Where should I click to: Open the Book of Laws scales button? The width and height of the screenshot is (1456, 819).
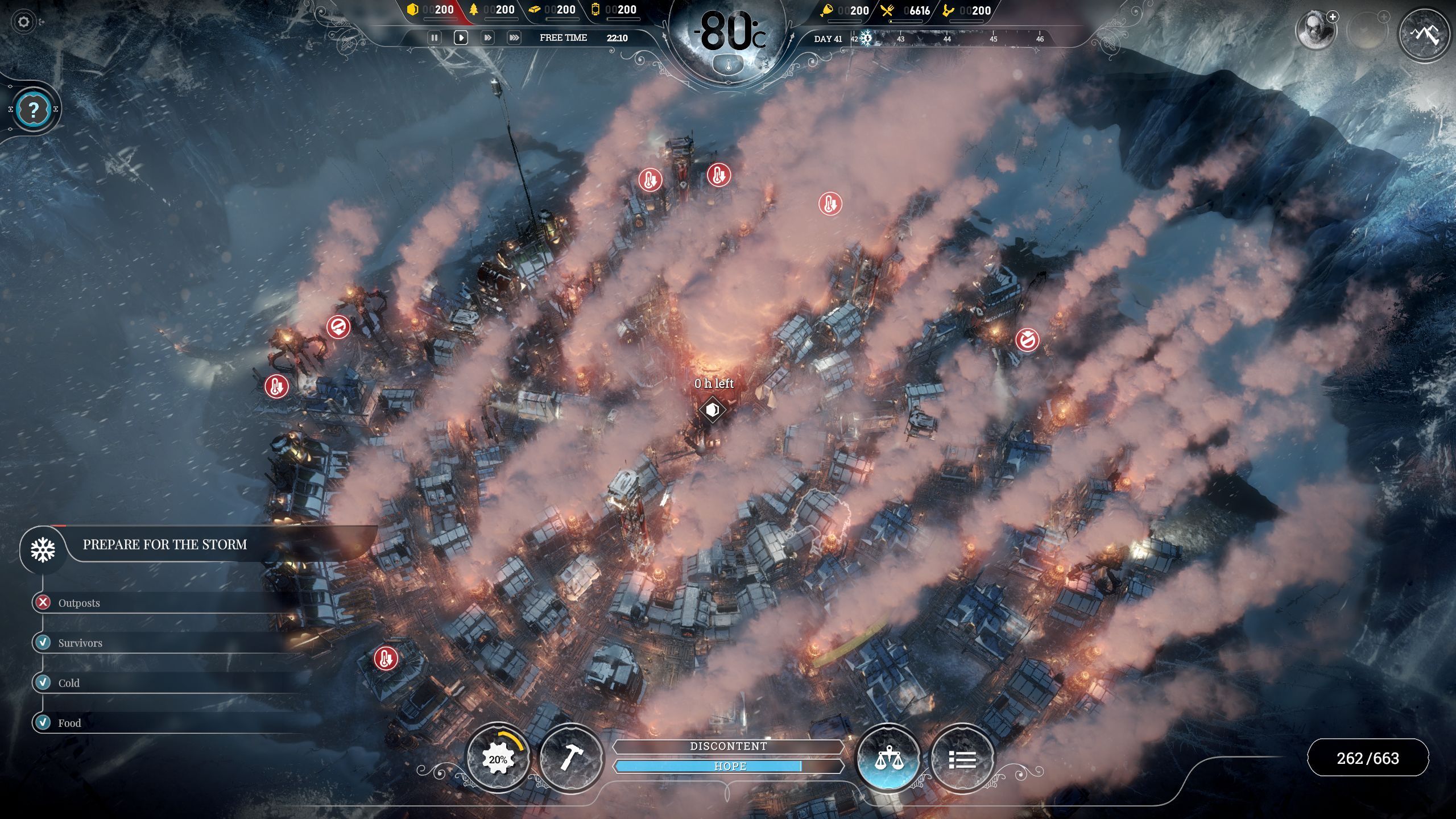888,758
